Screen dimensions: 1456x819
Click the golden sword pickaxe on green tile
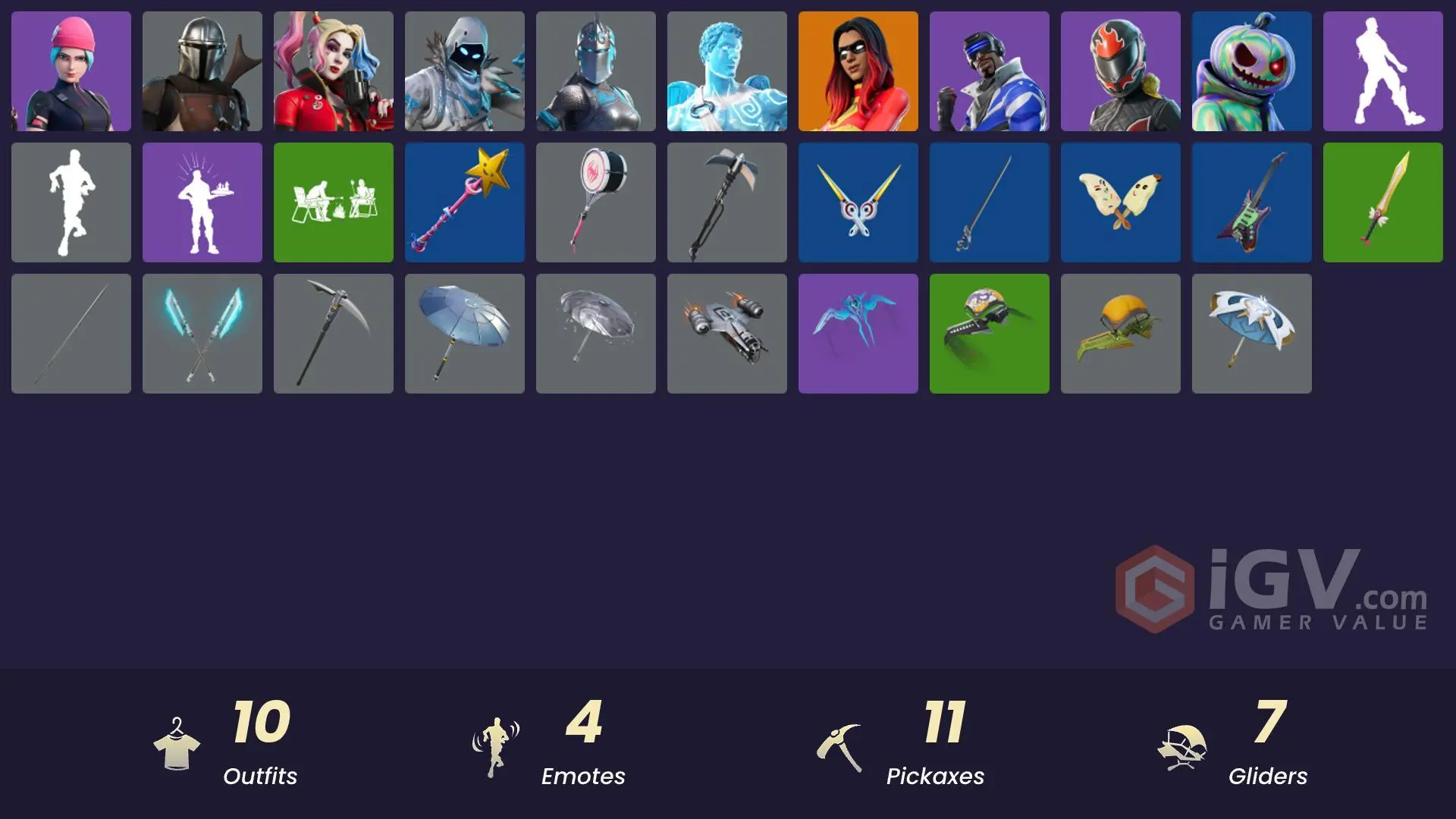pos(1382,202)
